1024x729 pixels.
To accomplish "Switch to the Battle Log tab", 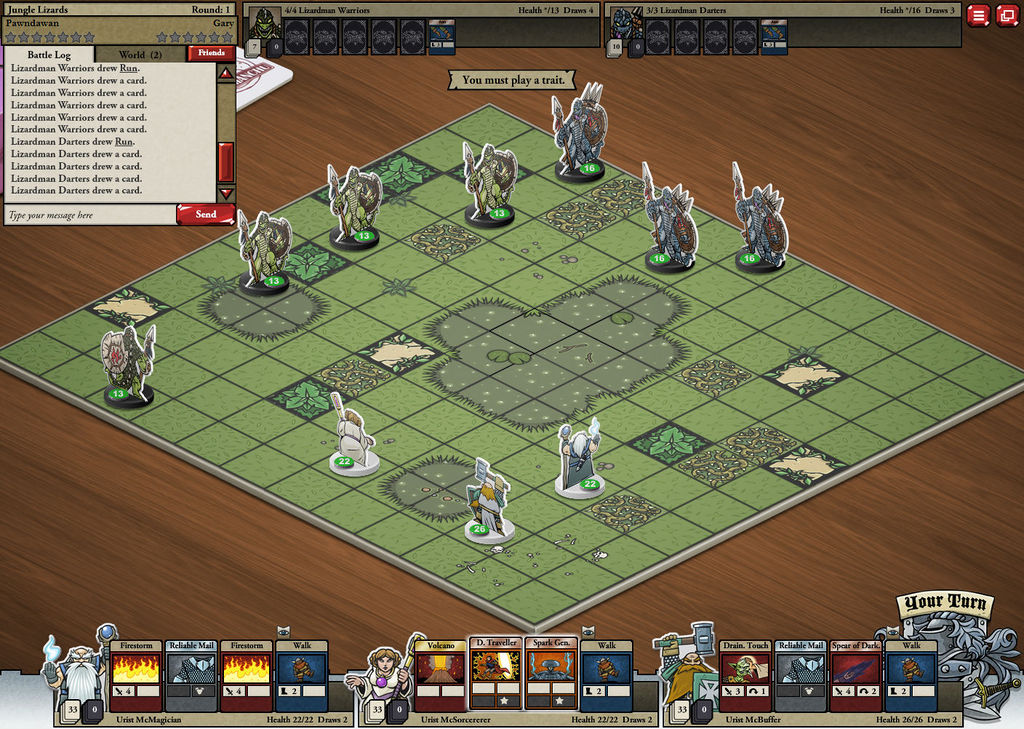I will (49, 54).
